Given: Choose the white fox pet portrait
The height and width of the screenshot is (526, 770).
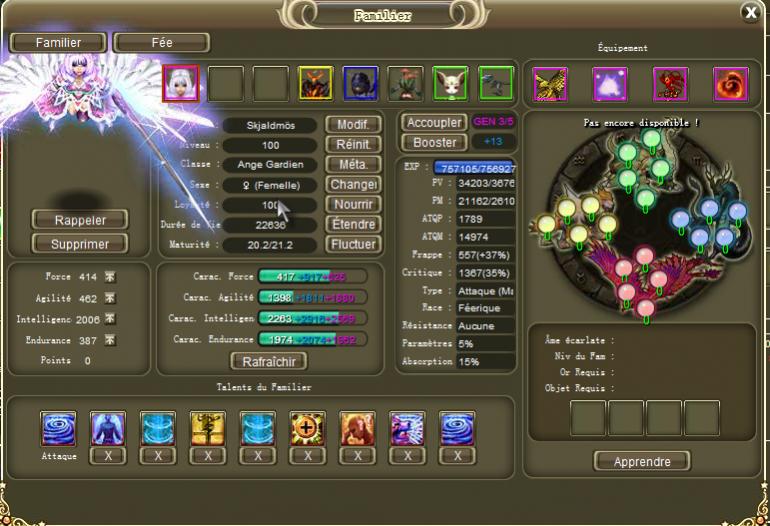Looking at the screenshot, I should click(x=450, y=84).
